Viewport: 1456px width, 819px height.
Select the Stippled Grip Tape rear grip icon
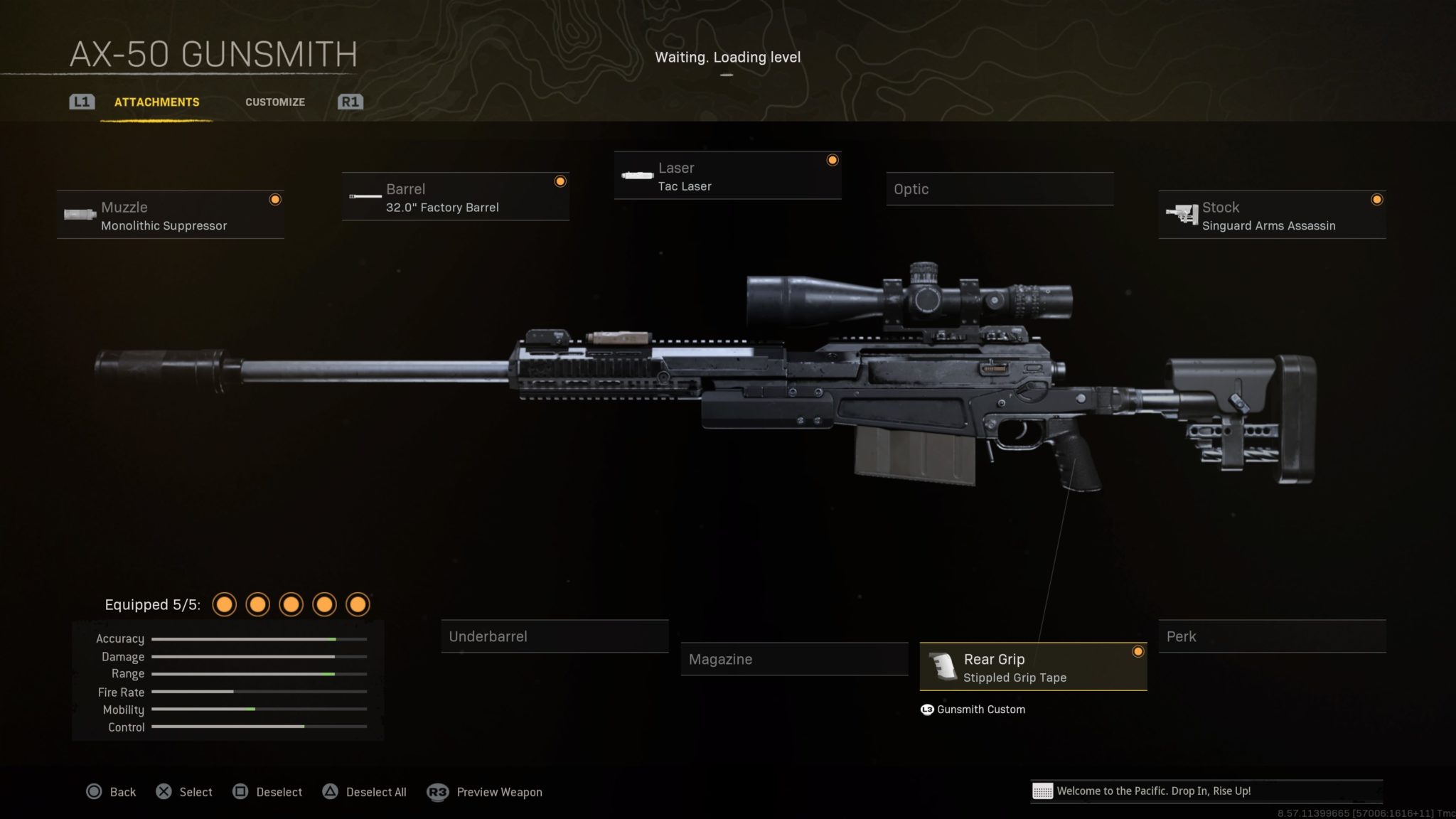(943, 667)
